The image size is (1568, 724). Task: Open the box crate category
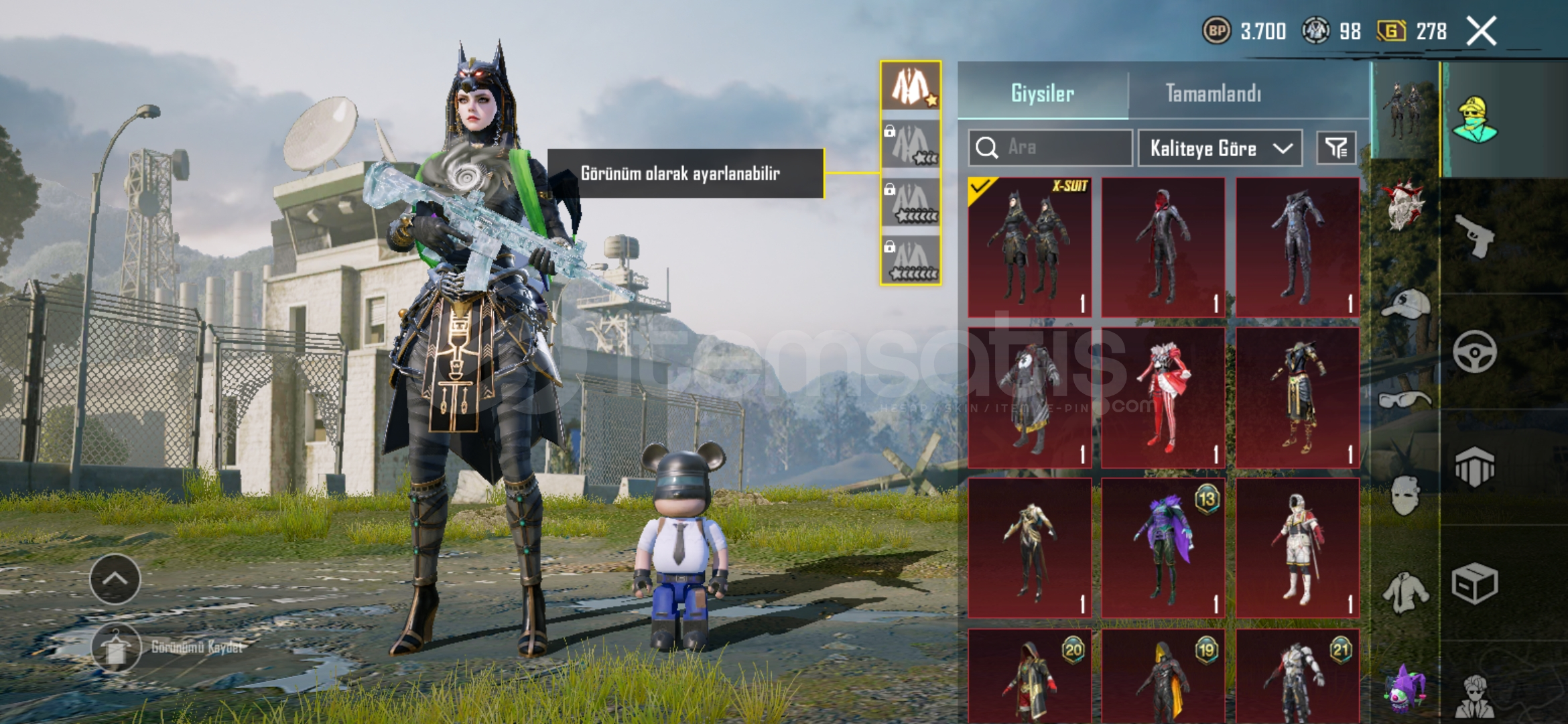coord(1475,583)
